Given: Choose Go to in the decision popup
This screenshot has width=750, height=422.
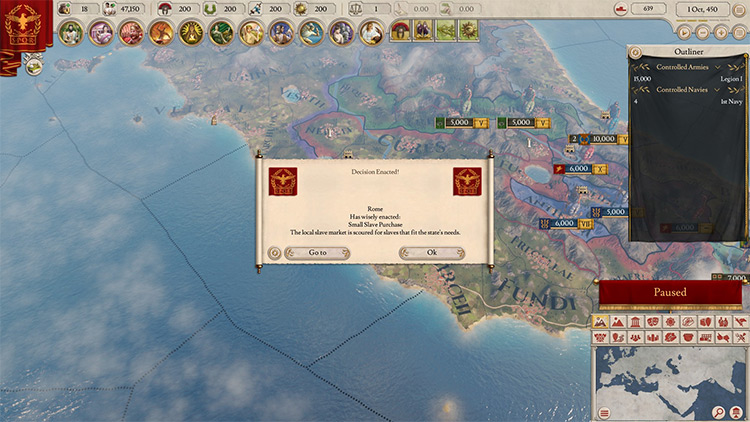Looking at the screenshot, I should [x=317, y=253].
